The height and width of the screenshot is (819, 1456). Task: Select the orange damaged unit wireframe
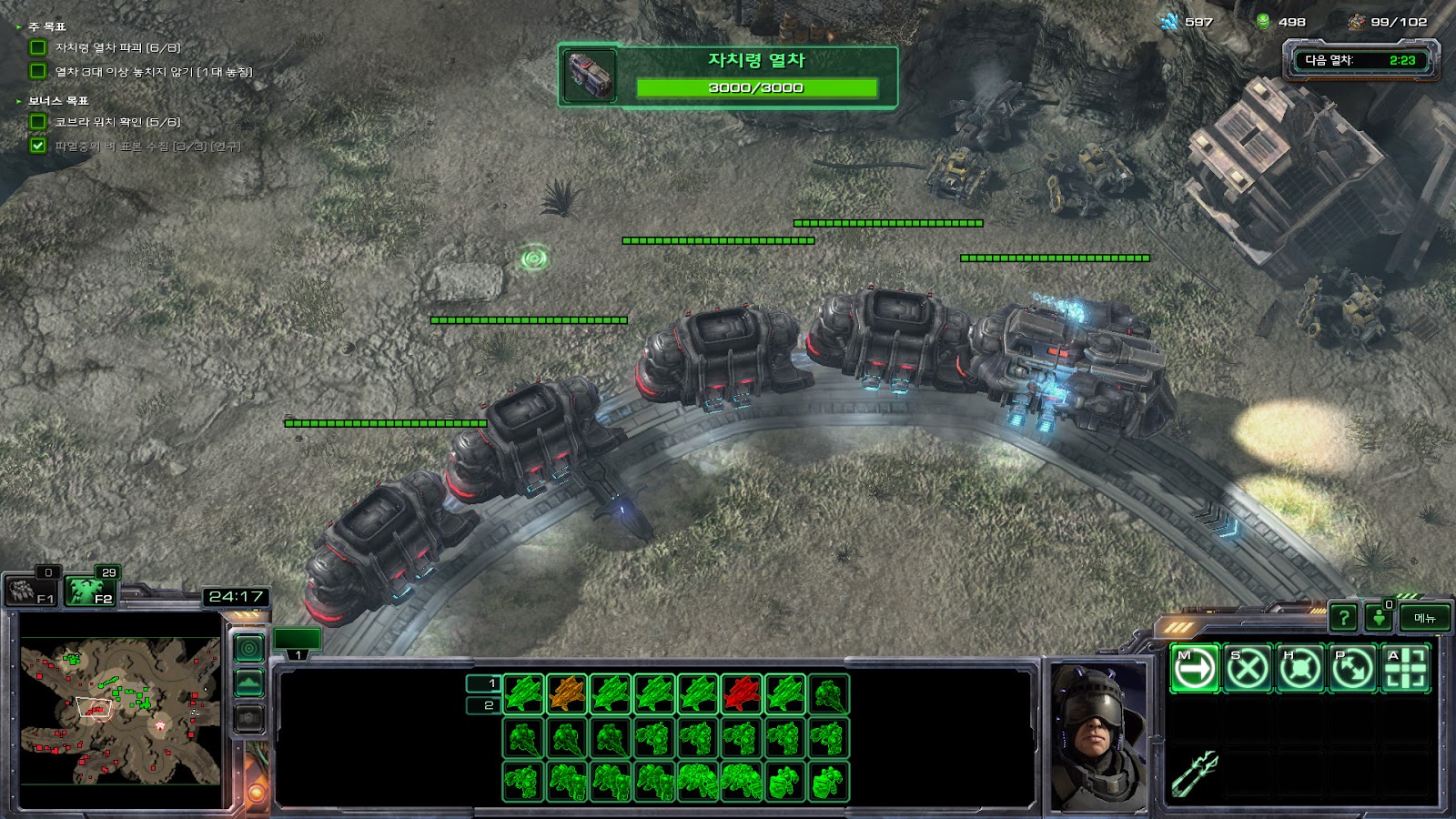(x=567, y=694)
